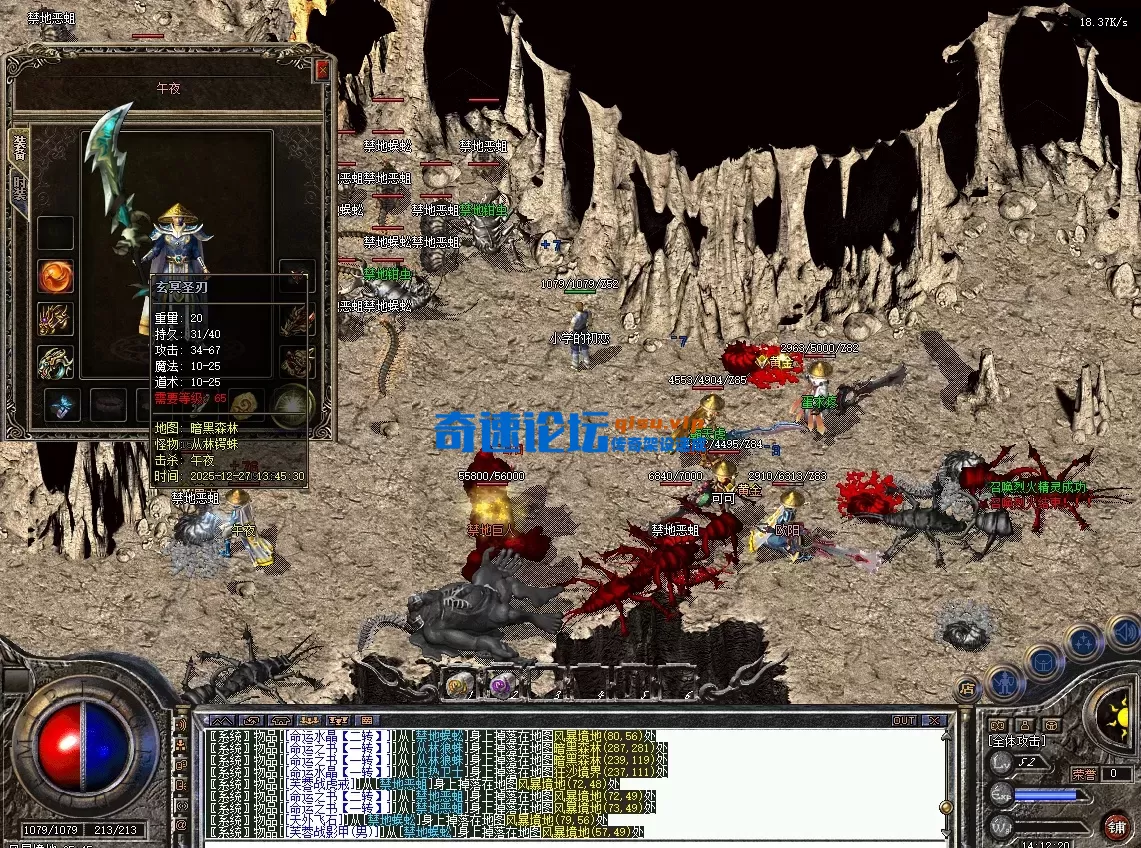Viewport: 1141px width, 848px height.
Task: Open the 铺 stall red button
Action: tap(1117, 826)
